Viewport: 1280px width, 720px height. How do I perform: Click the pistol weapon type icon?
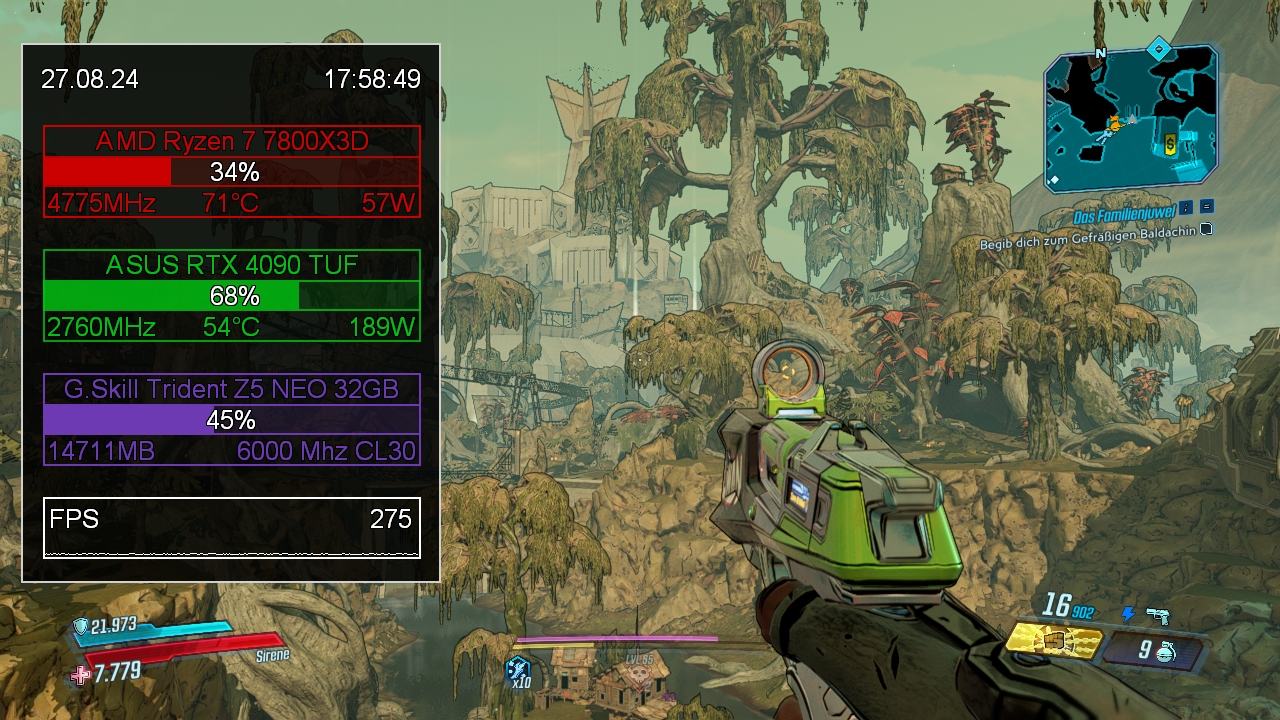[x=1158, y=615]
